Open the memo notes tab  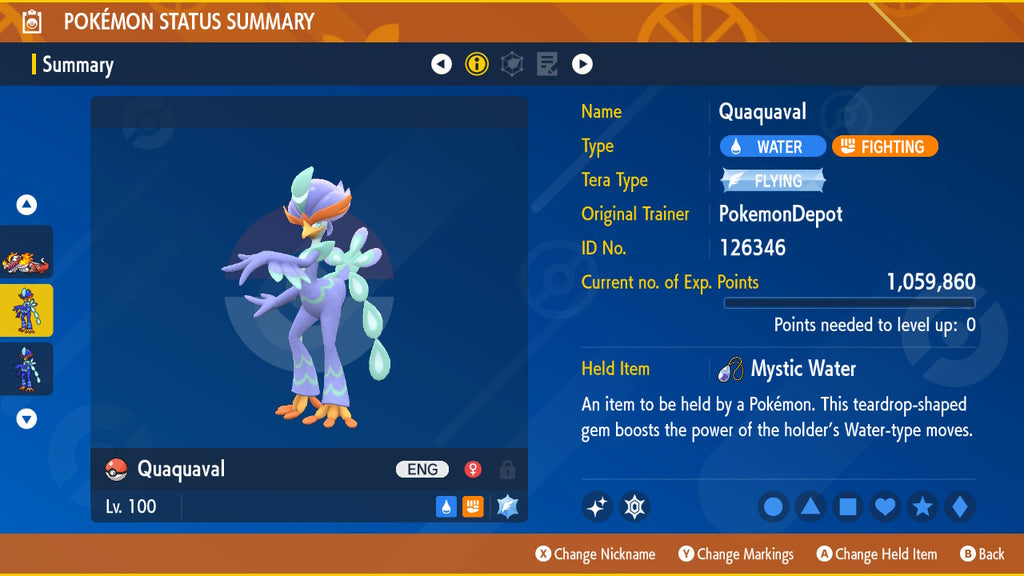coord(547,65)
